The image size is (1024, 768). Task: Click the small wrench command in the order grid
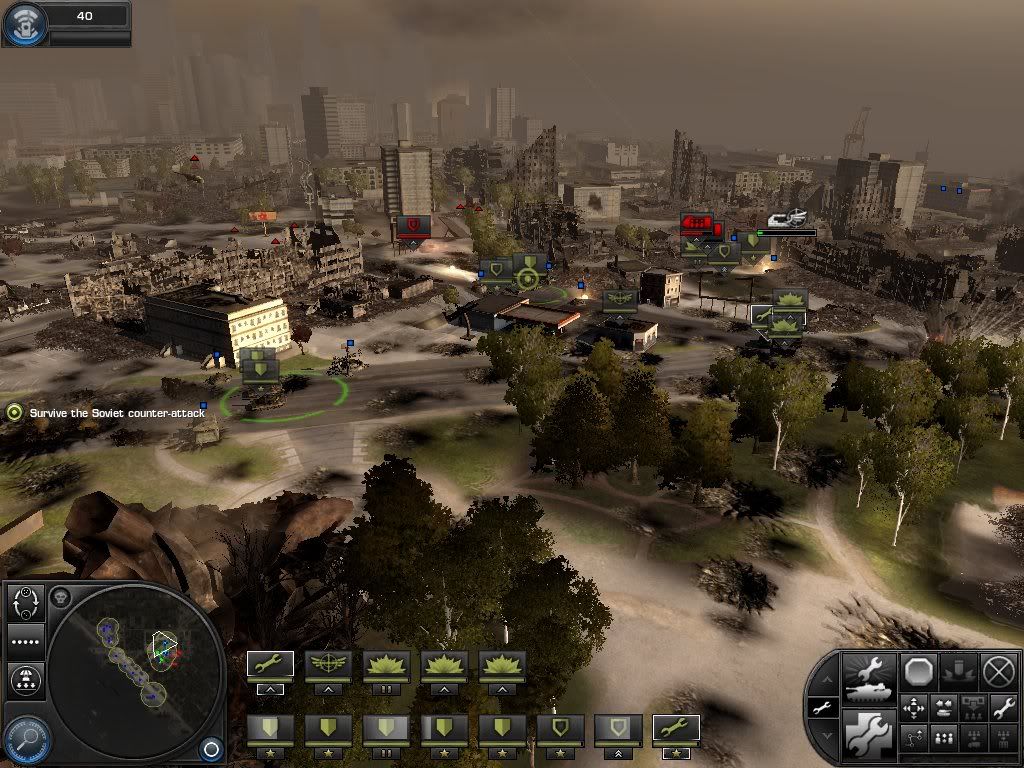(1003, 708)
